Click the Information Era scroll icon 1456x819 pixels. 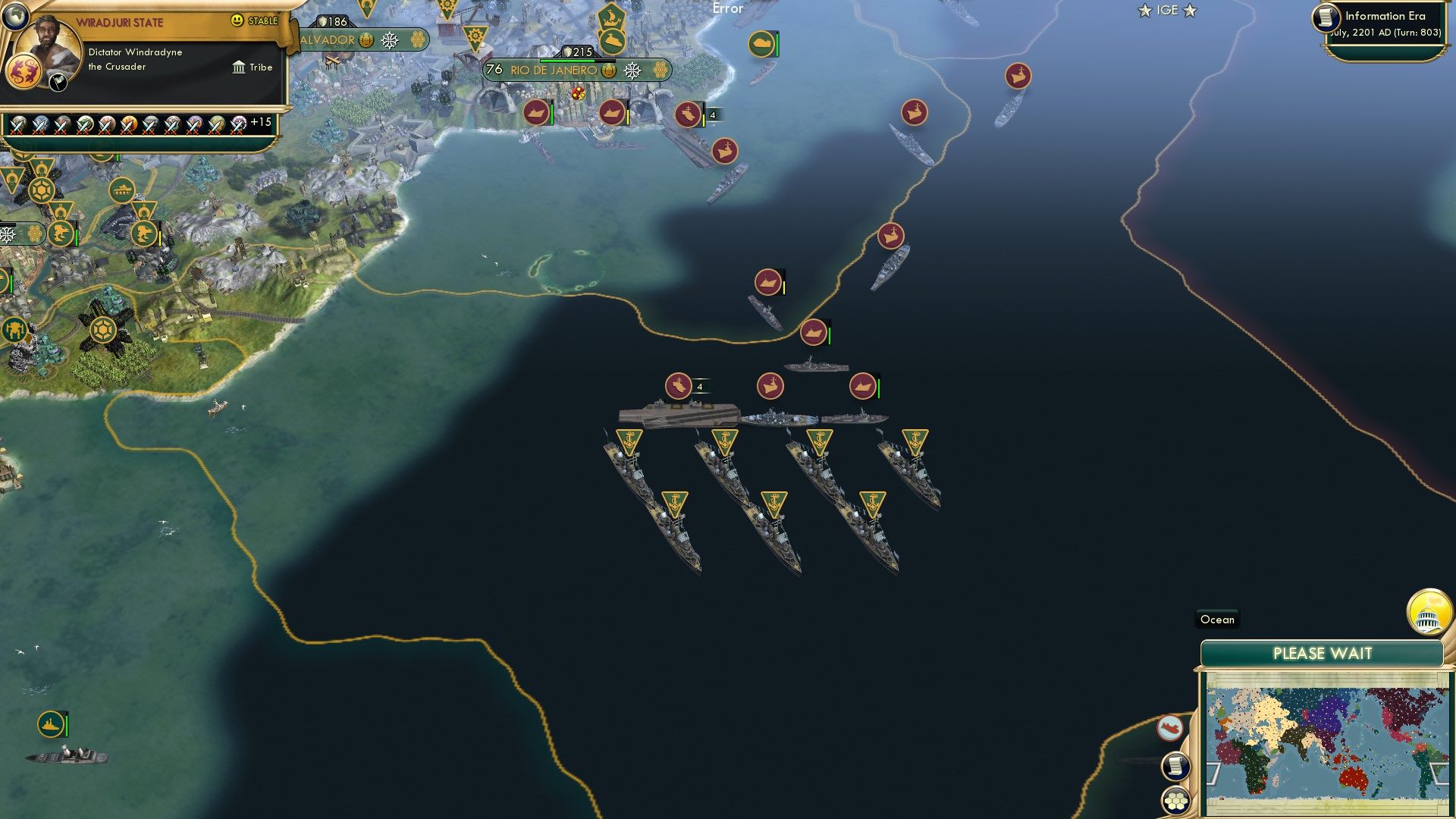pos(1326,17)
